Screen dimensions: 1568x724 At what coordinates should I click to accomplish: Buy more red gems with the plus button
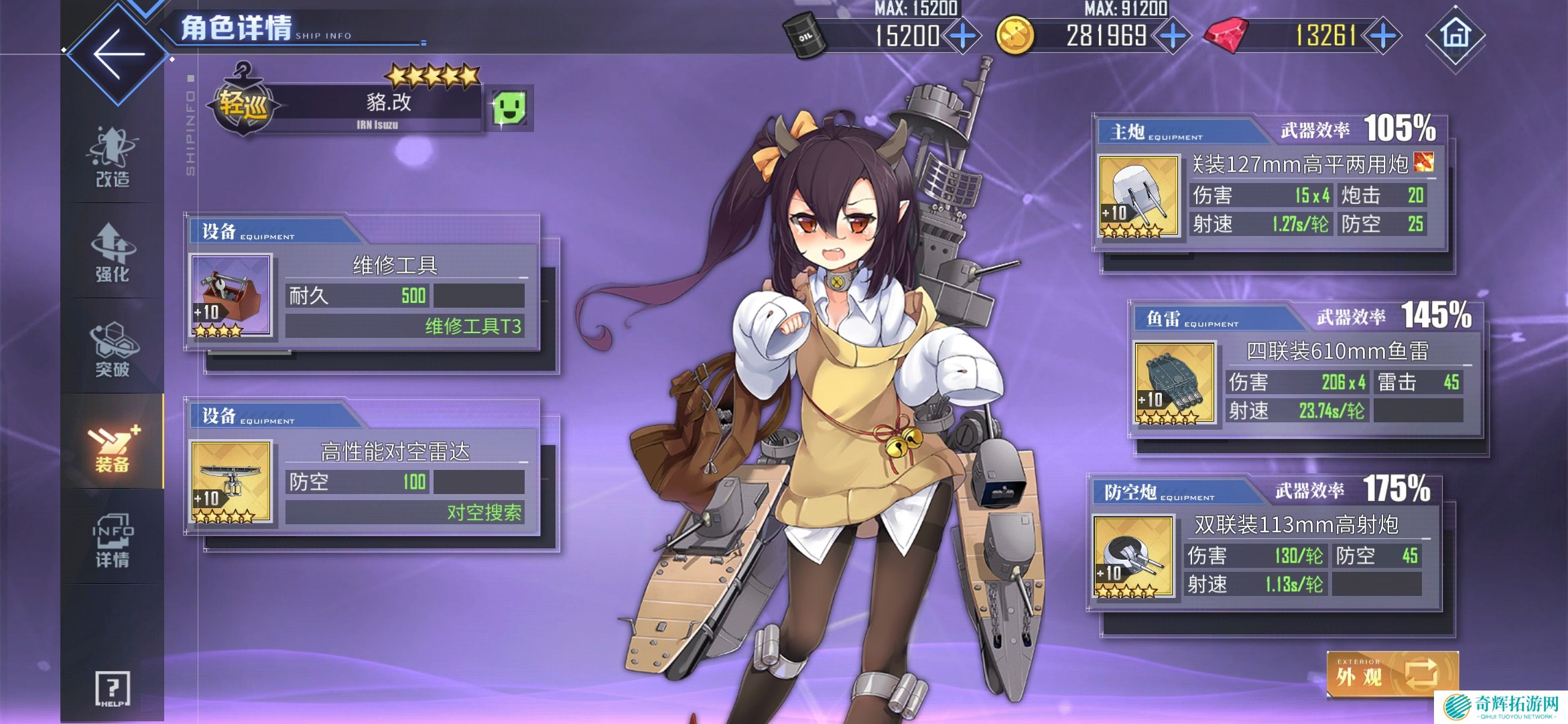[x=1383, y=36]
